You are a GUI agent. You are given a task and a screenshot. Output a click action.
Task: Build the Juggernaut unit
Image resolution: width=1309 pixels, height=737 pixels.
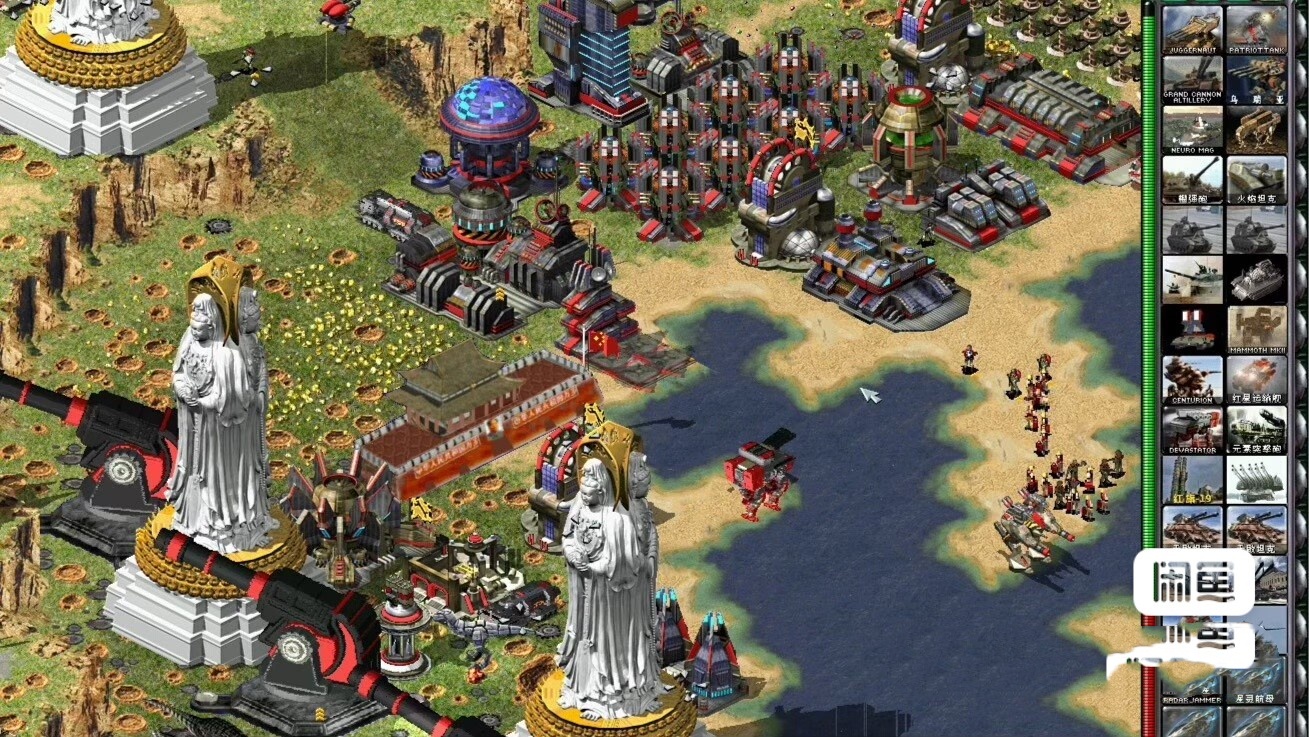pos(1192,28)
